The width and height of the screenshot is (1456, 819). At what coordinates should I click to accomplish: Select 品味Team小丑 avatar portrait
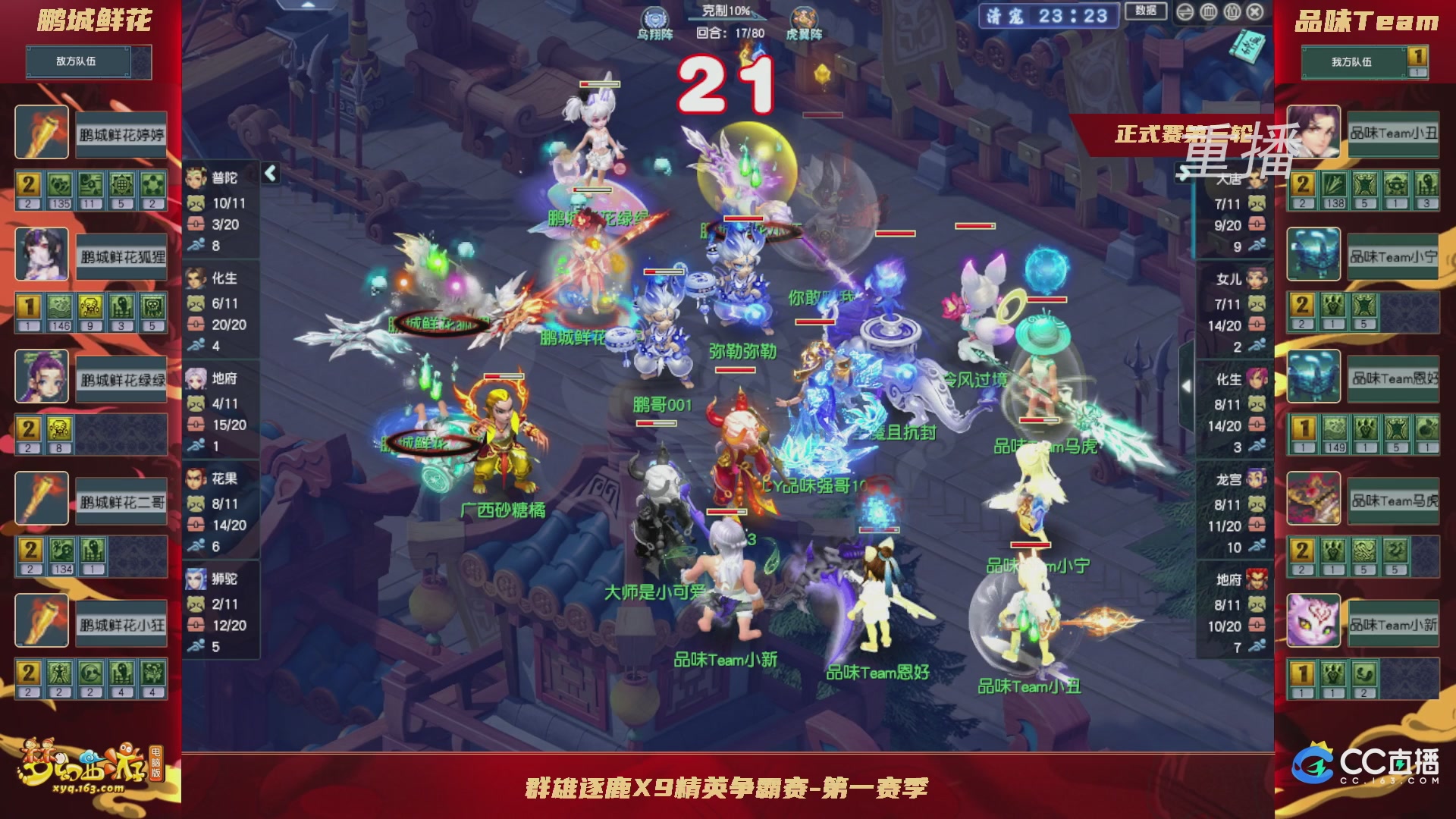(1313, 133)
